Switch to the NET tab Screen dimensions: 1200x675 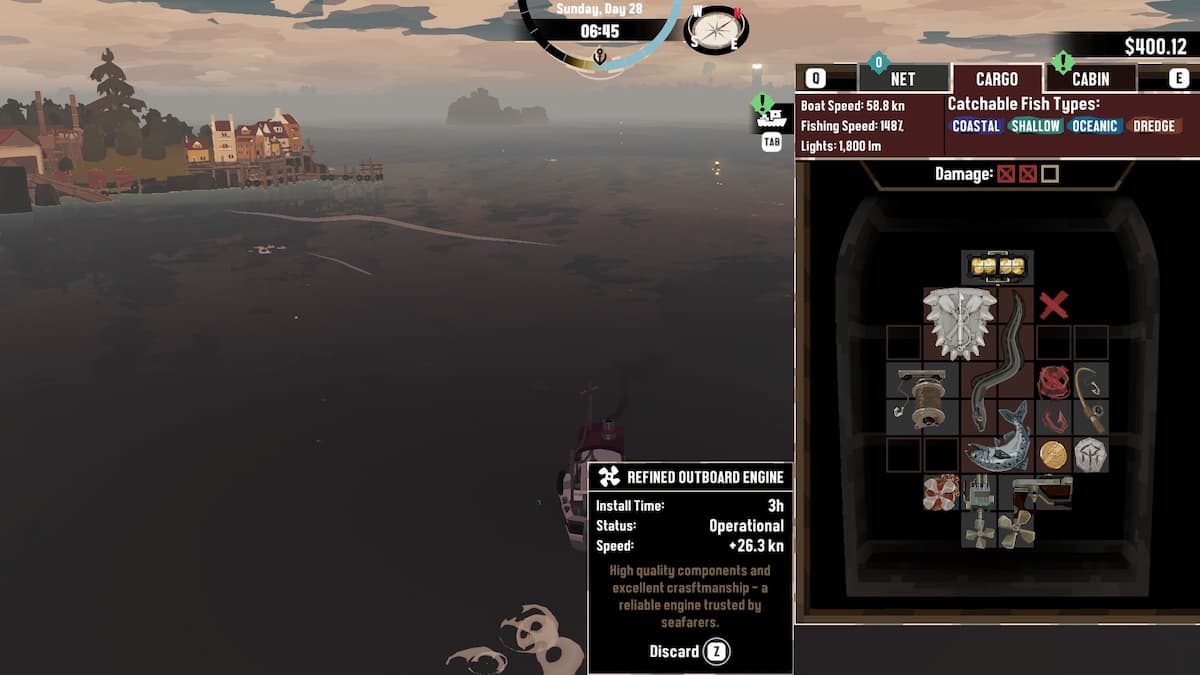[x=902, y=78]
